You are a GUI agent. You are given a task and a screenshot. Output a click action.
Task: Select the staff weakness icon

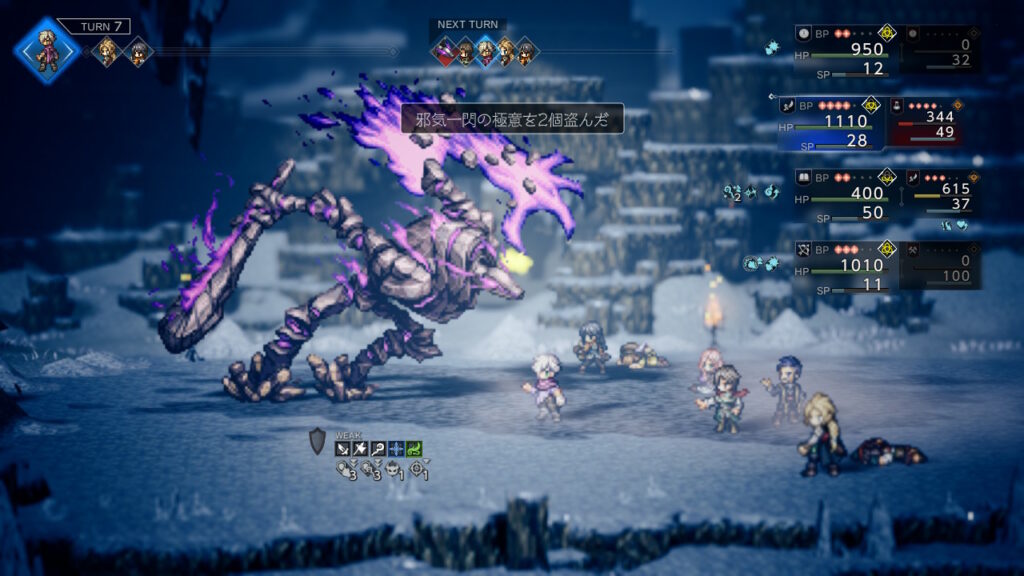(x=378, y=449)
